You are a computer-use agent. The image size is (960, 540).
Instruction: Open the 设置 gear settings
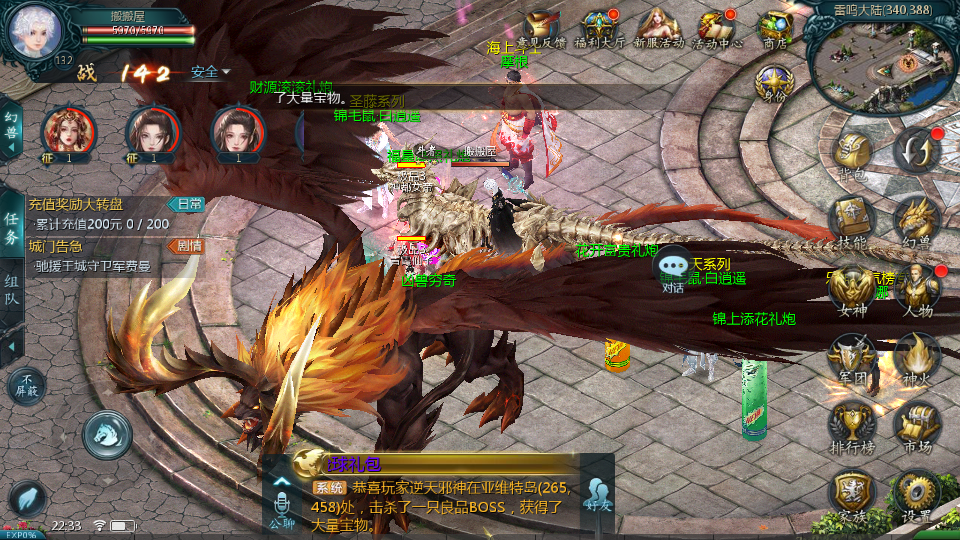click(x=916, y=494)
